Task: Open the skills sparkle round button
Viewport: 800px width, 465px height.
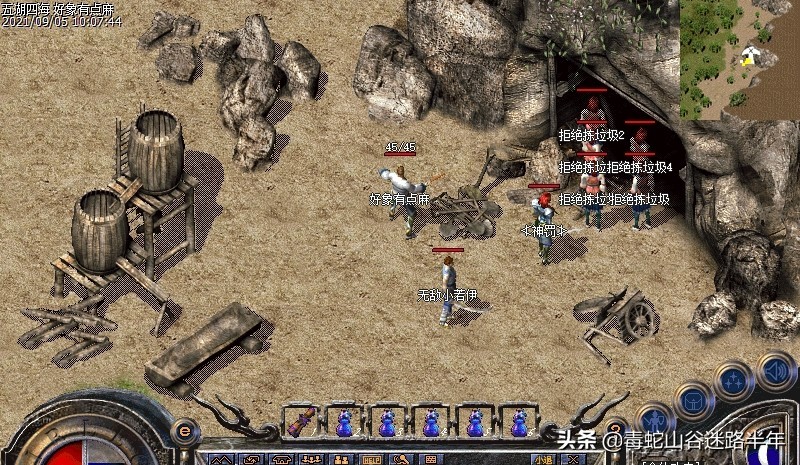Action: point(733,380)
